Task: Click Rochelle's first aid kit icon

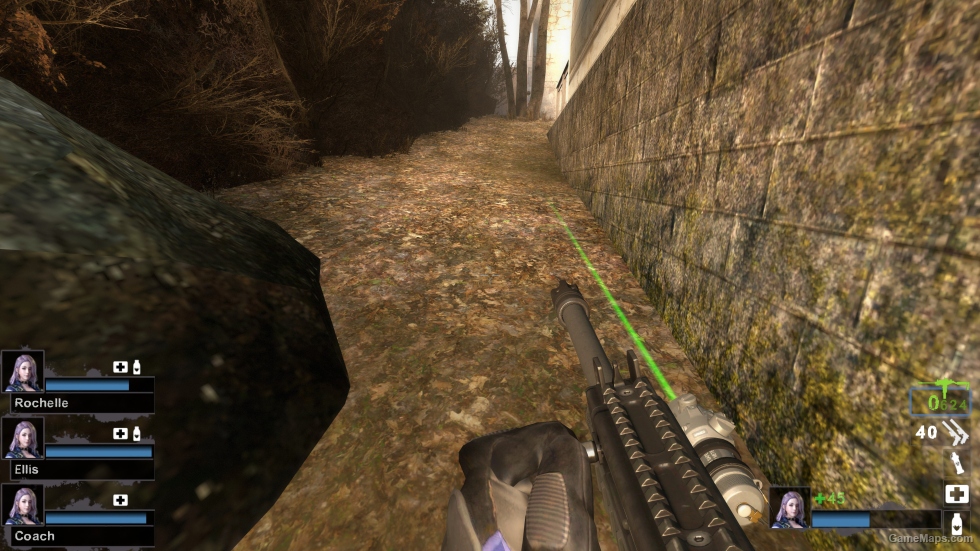Action: (x=121, y=367)
